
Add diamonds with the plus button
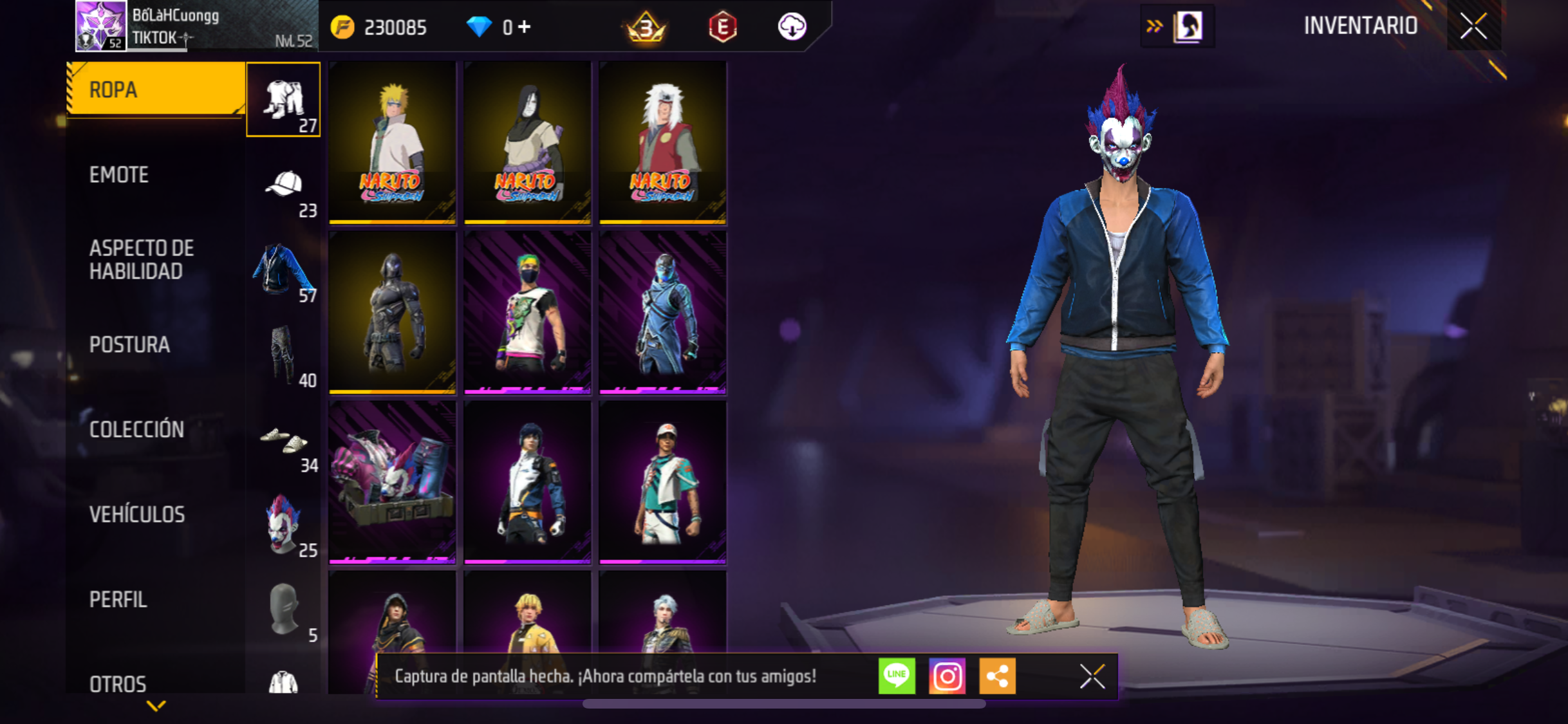coord(525,27)
